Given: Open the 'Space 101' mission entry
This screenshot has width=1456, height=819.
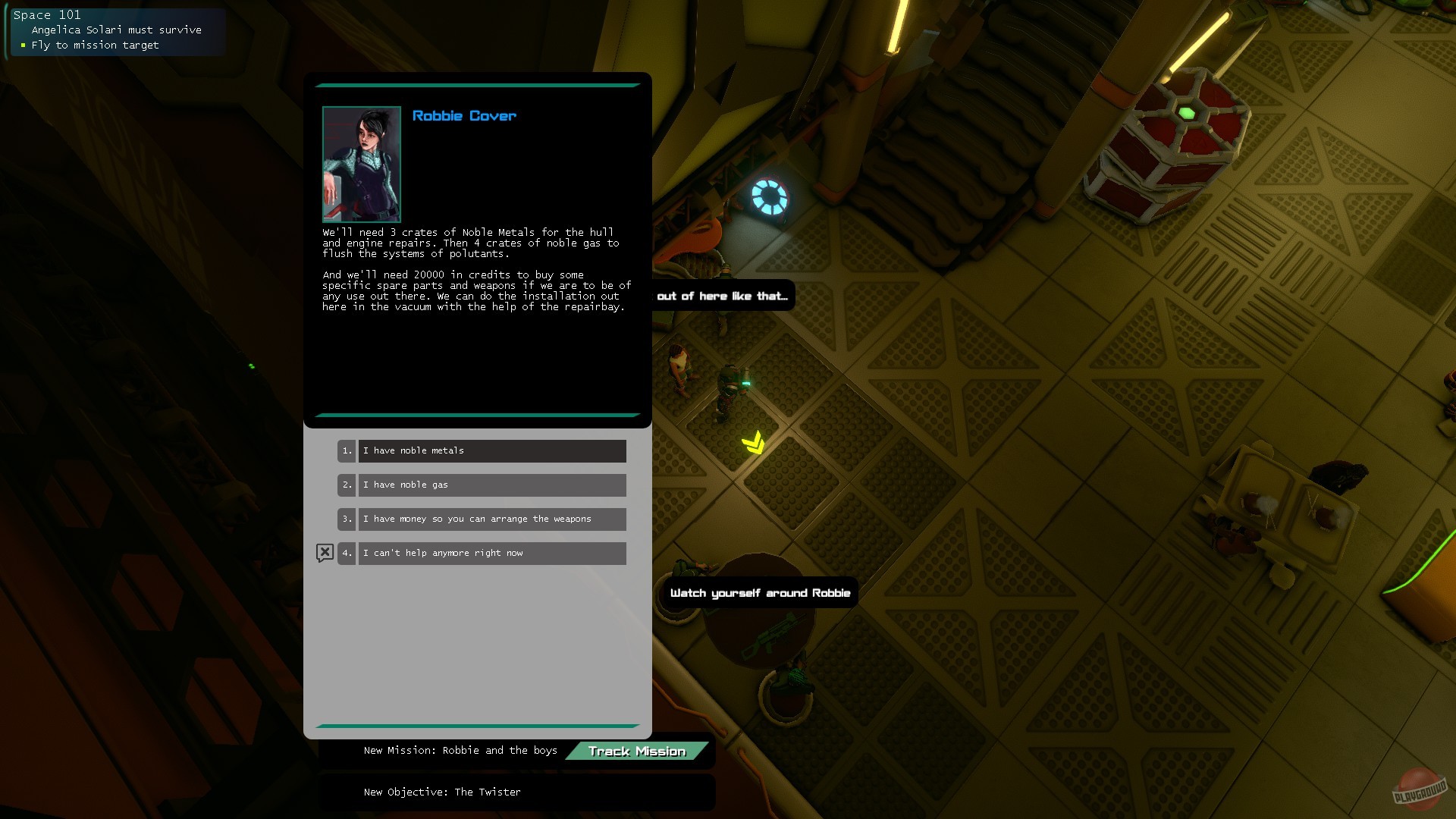Looking at the screenshot, I should 48,14.
